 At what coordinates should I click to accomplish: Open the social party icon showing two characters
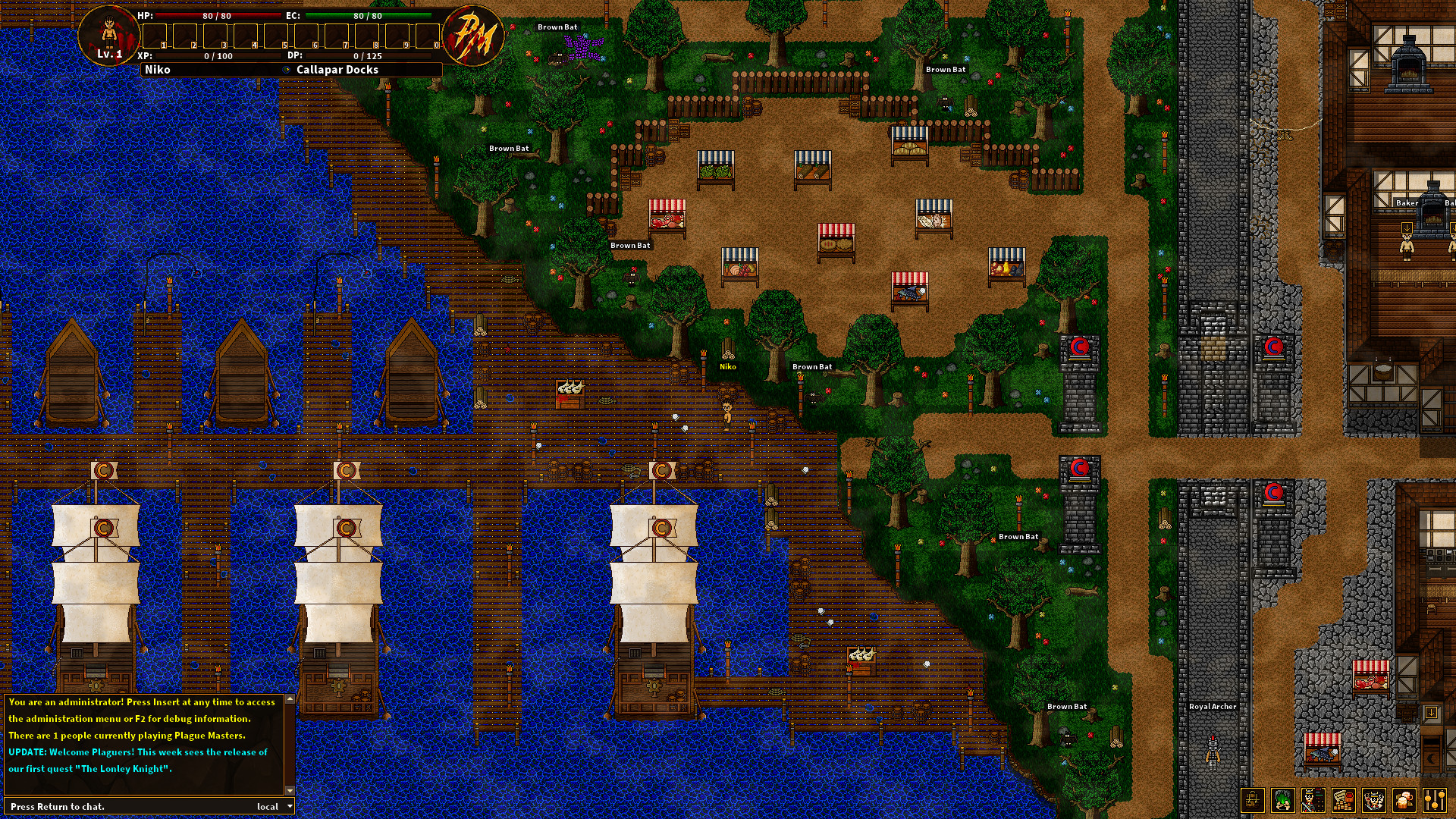[1373, 800]
